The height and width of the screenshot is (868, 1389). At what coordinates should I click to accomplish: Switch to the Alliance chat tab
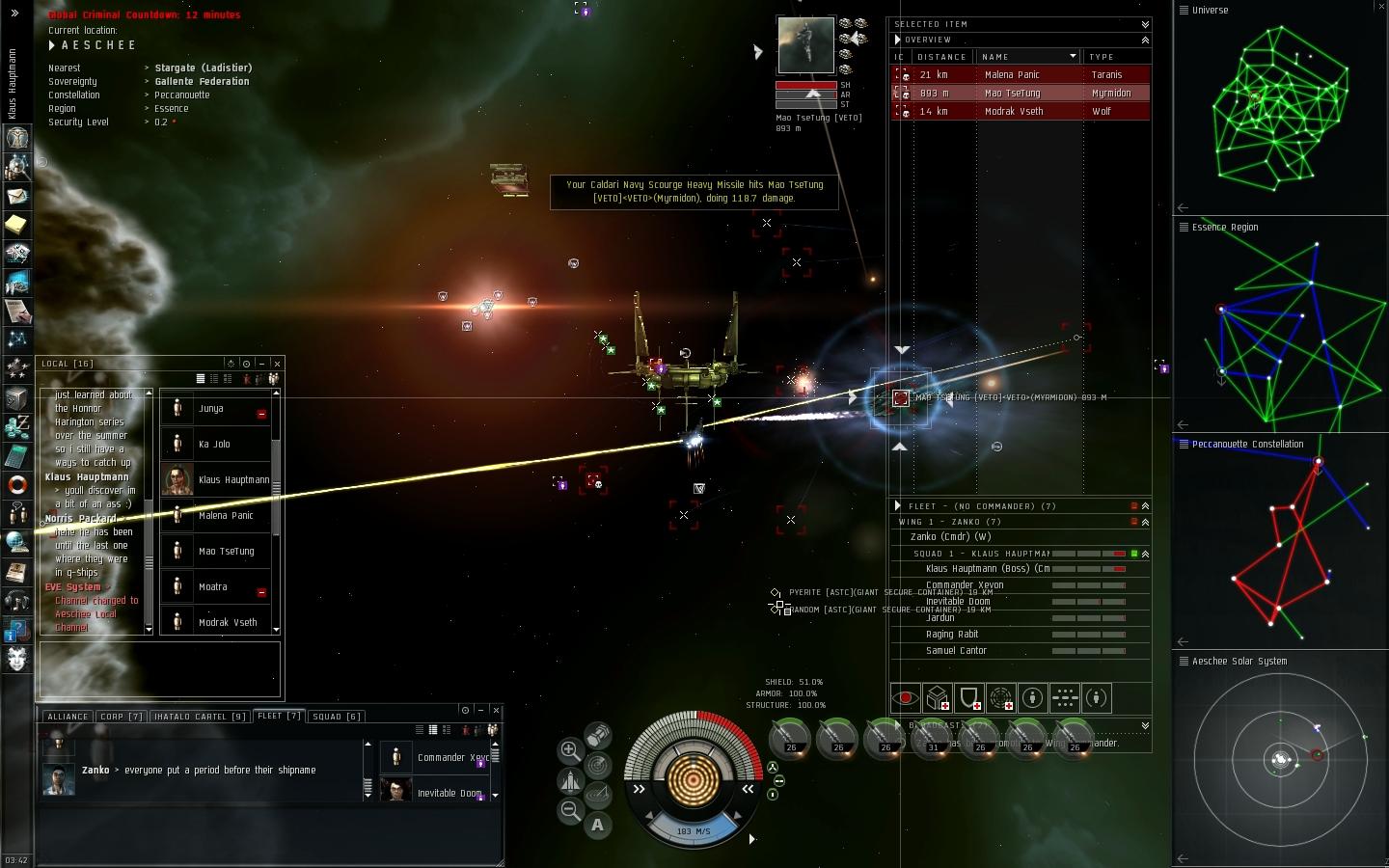(x=68, y=717)
